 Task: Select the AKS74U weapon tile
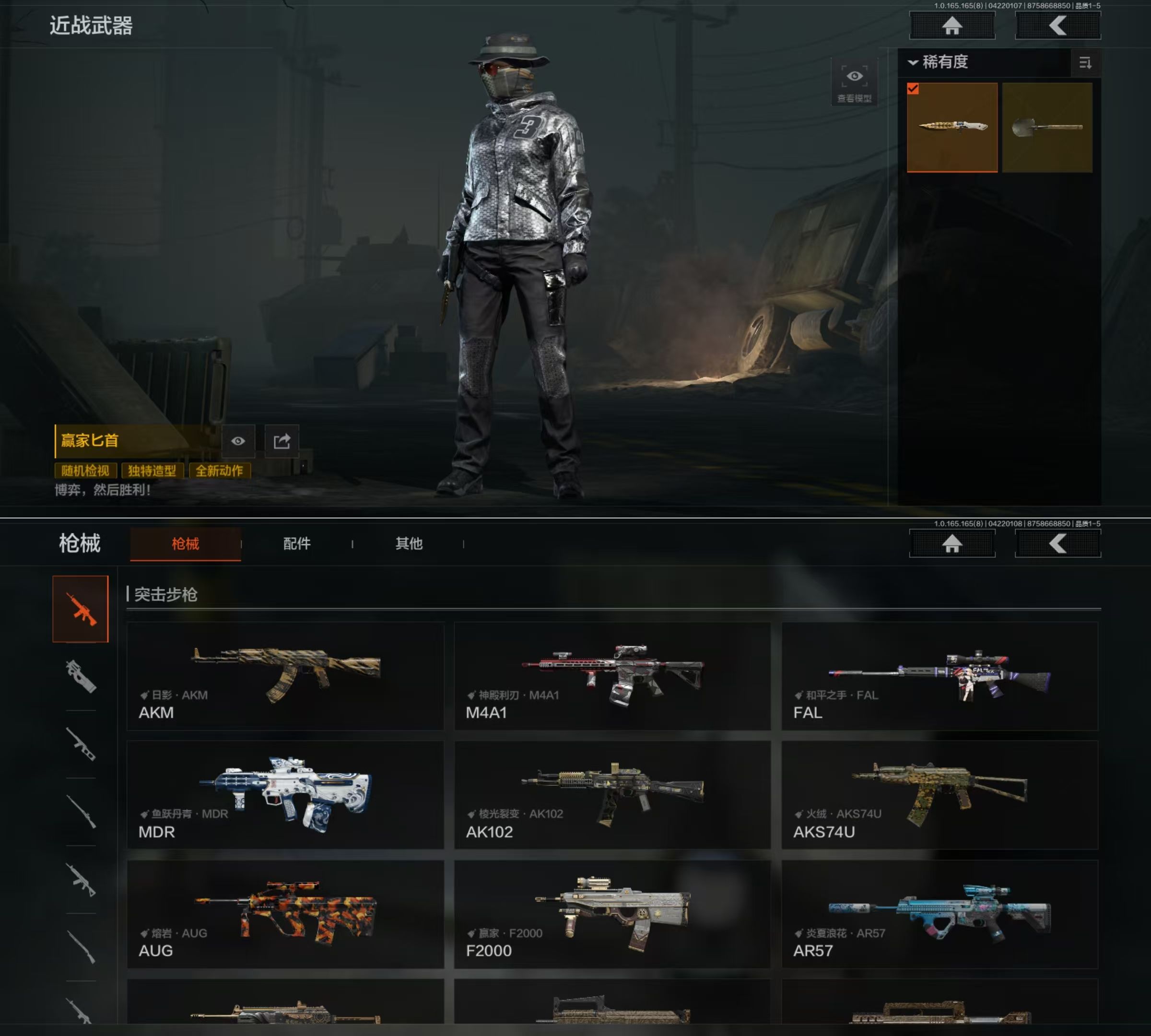[x=939, y=795]
